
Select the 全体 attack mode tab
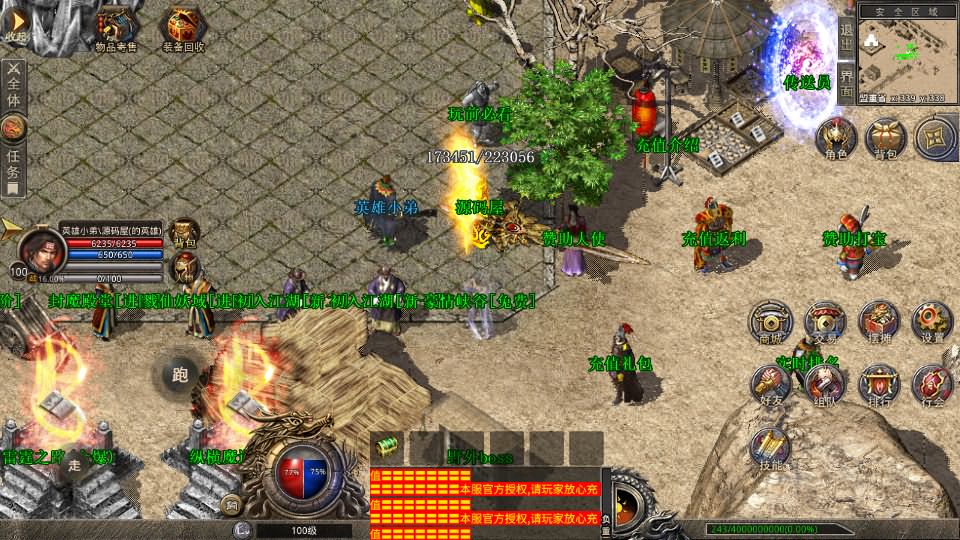pos(14,85)
